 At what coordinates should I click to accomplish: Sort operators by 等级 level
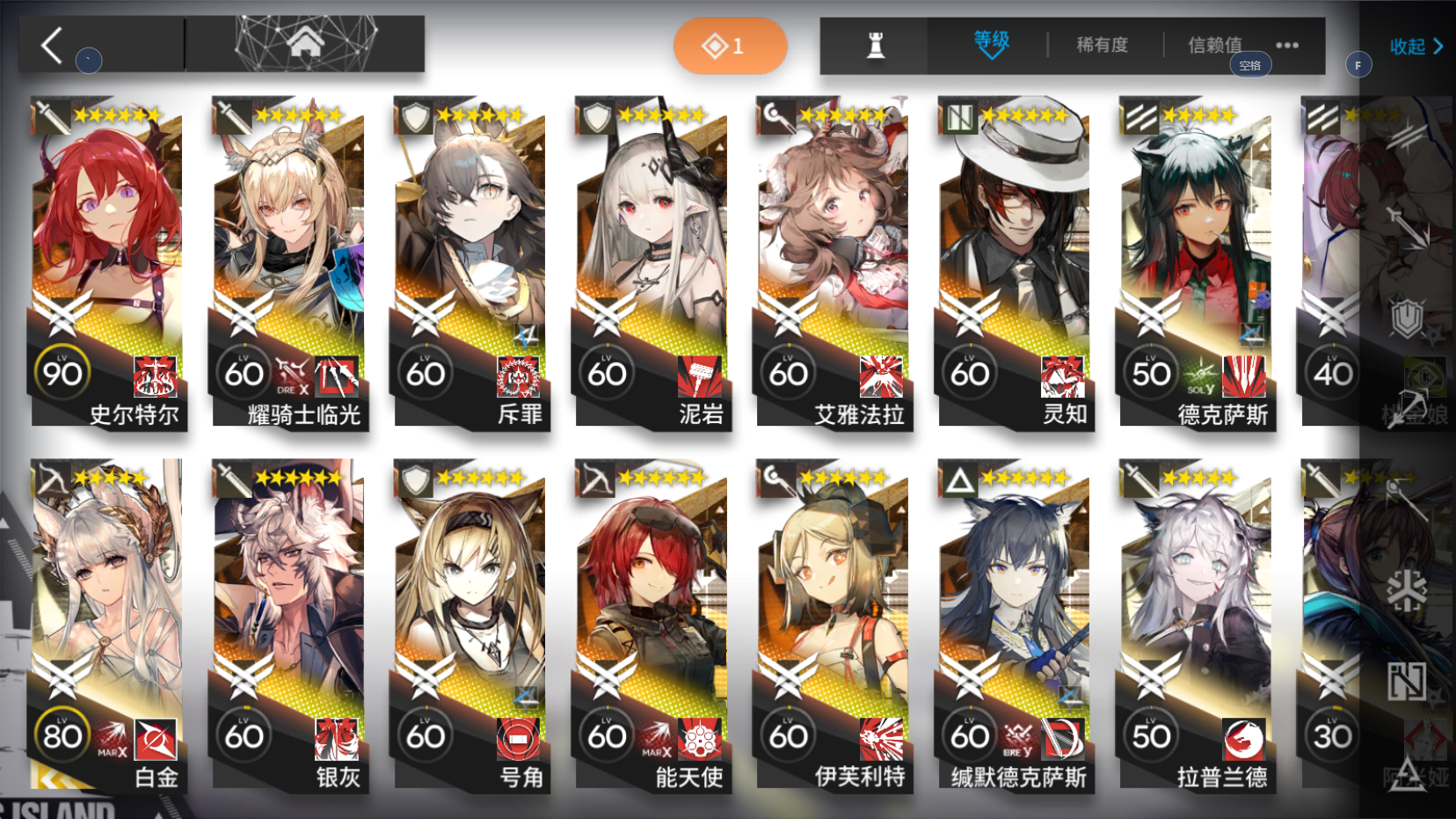(991, 44)
